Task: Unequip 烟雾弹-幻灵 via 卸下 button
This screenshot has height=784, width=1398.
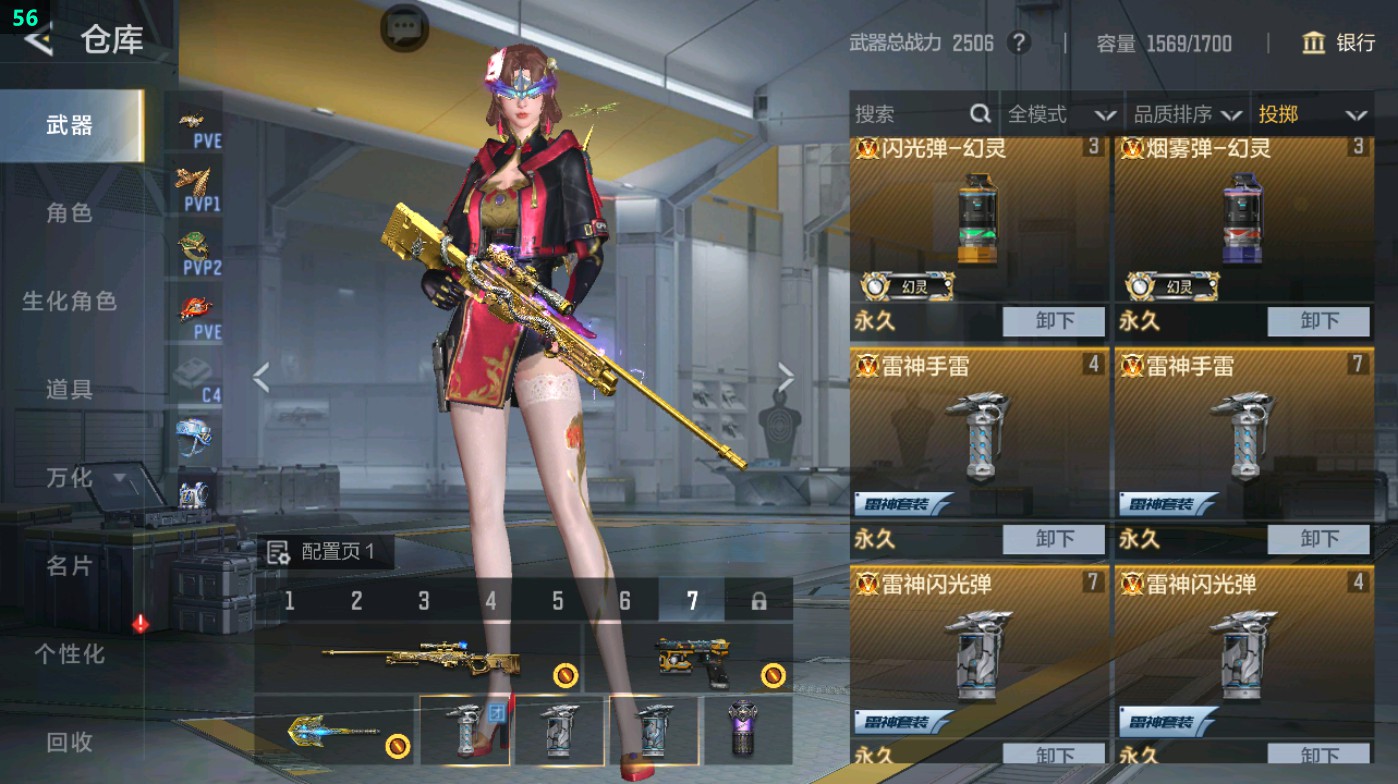Action: point(1318,321)
